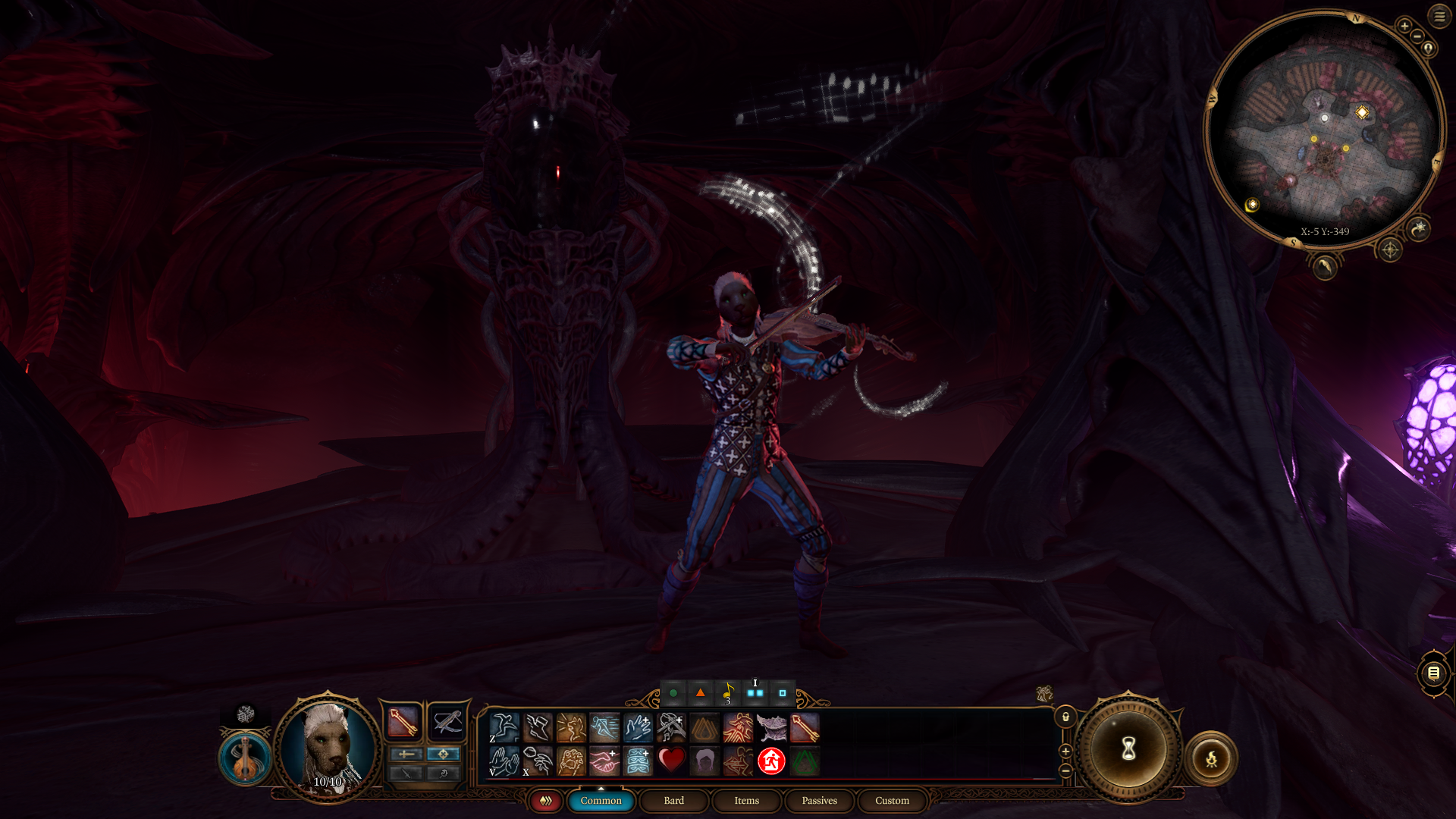Toggle the hotbar lock button
This screenshot has height=819, width=1456.
pos(1065,717)
